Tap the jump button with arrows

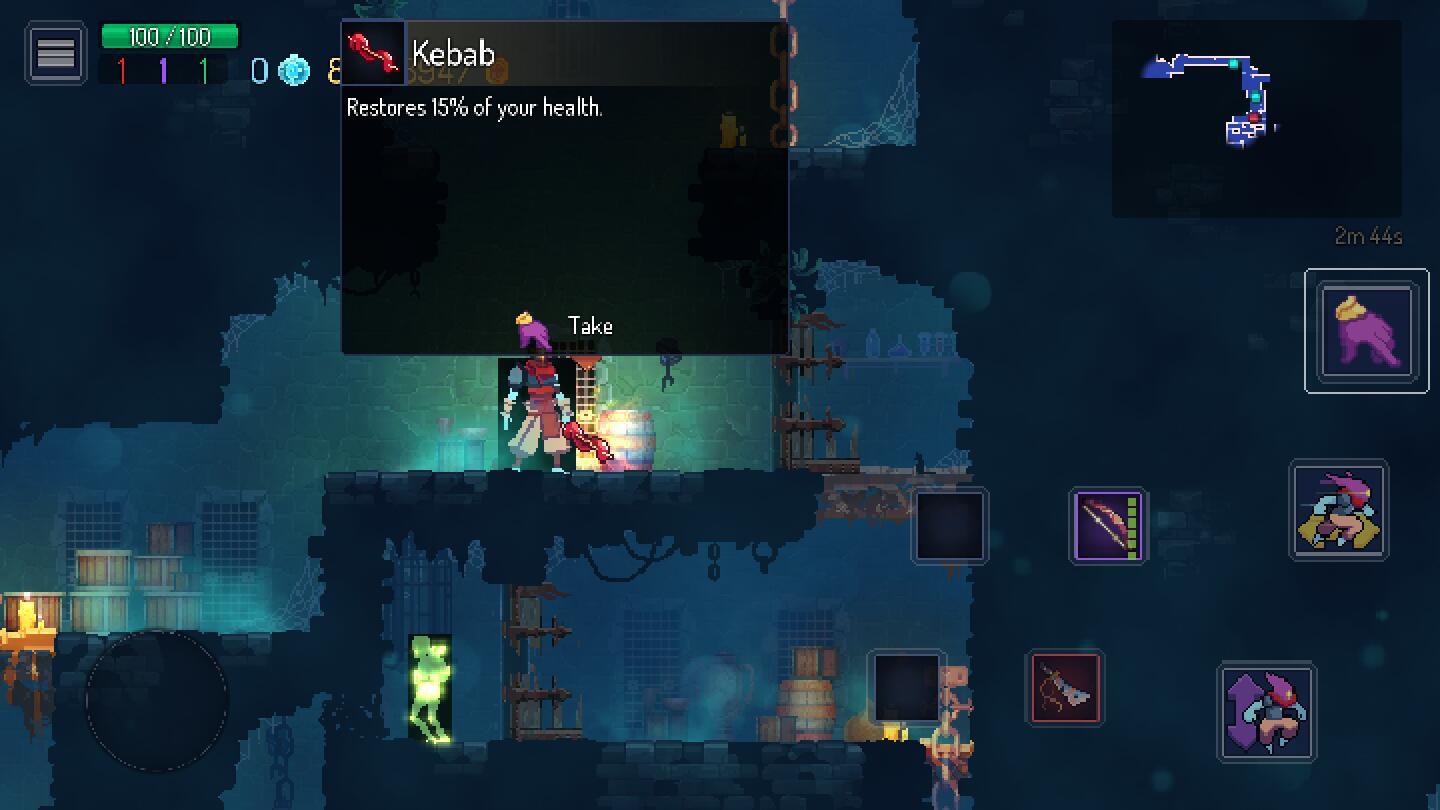click(1267, 712)
